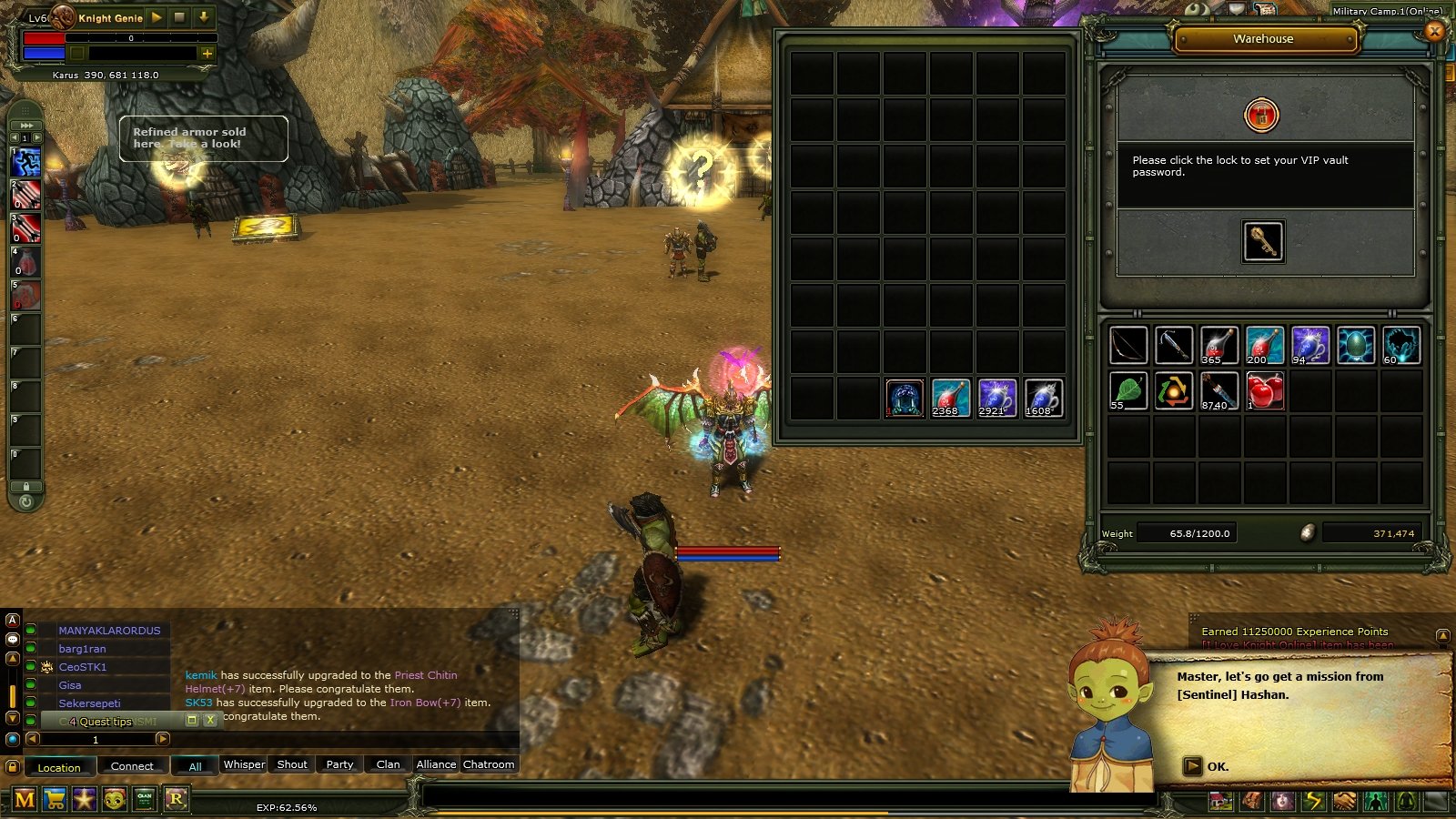Screen dimensions: 1456x819
Task: Close the Warehouse window
Action: tap(1434, 32)
